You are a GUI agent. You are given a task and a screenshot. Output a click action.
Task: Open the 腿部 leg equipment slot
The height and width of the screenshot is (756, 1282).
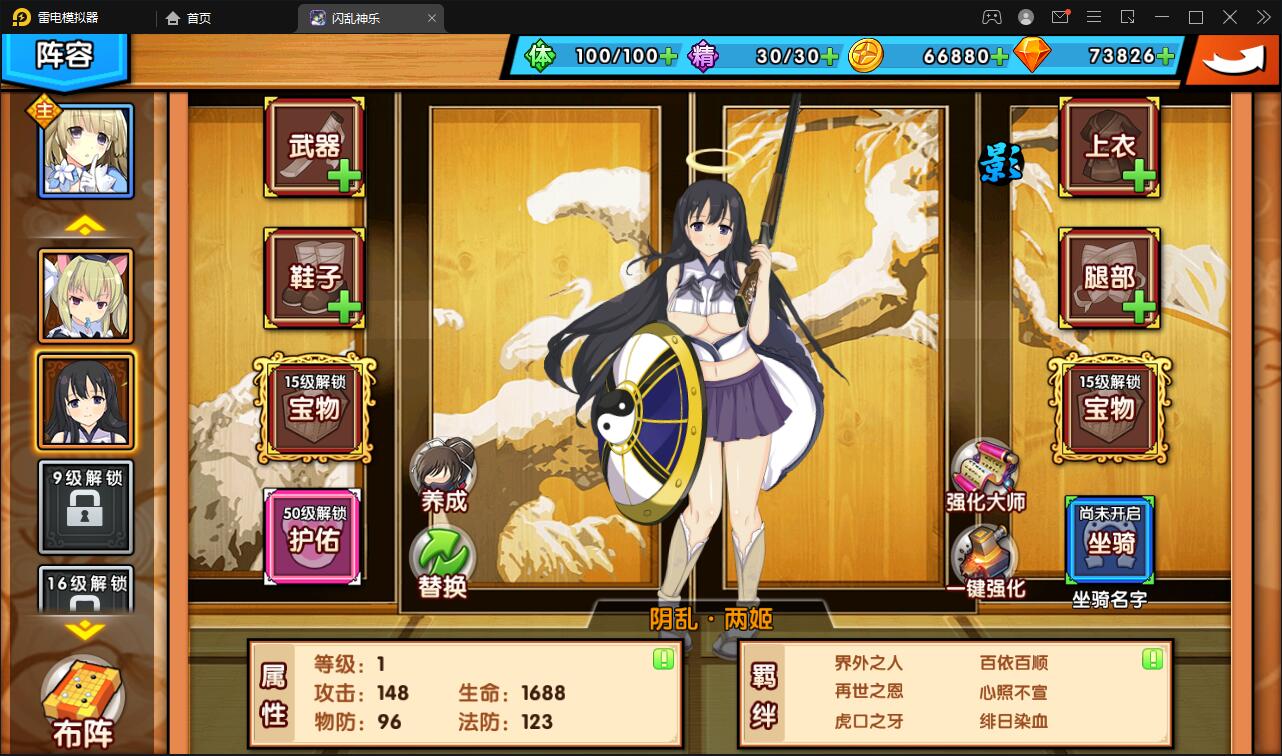pyautogui.click(x=1108, y=278)
